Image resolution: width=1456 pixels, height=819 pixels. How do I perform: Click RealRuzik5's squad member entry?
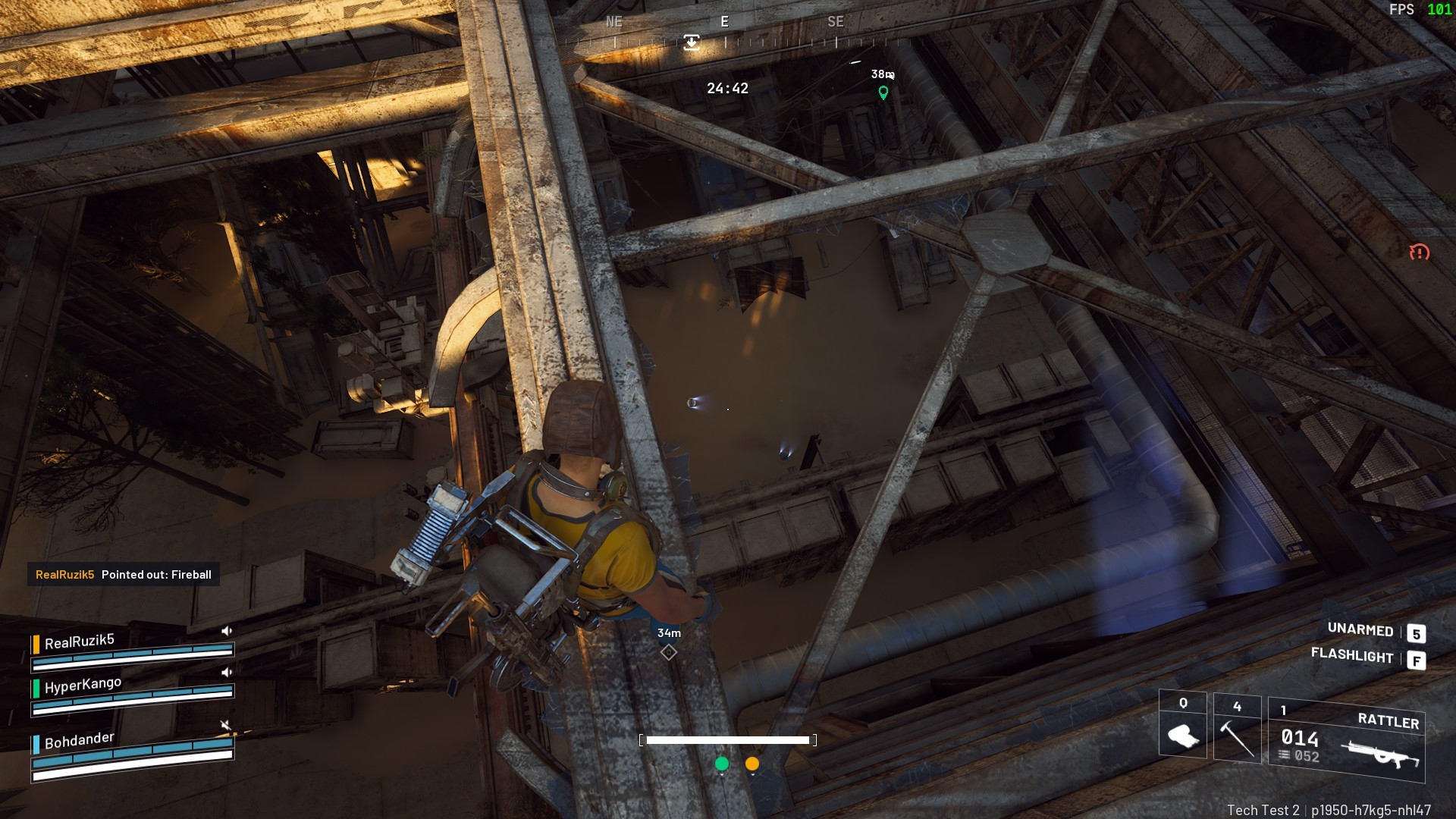80,642
